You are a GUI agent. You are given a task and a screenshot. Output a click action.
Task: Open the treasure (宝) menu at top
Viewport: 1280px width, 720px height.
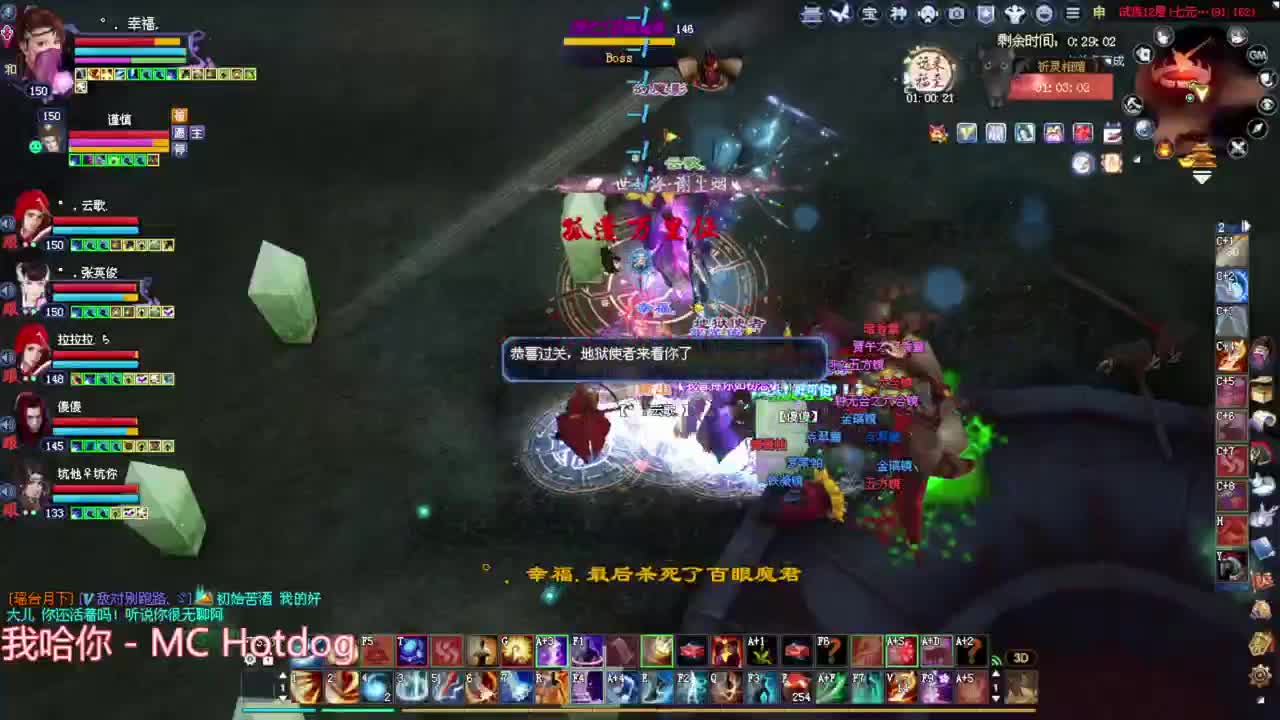pos(868,14)
